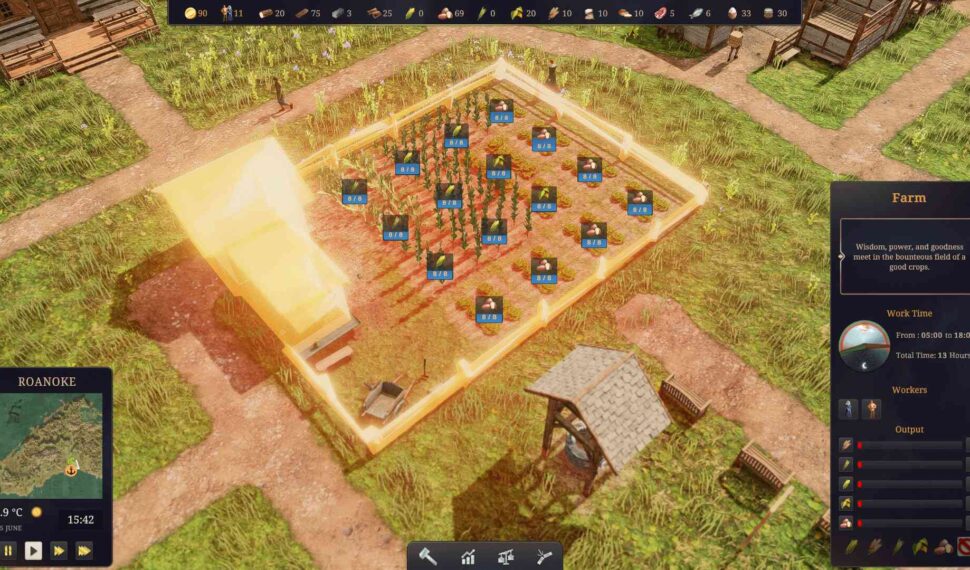Screen dimensions: 970x570
Task: Click the wheat icon in first output row
Action: (x=847, y=444)
